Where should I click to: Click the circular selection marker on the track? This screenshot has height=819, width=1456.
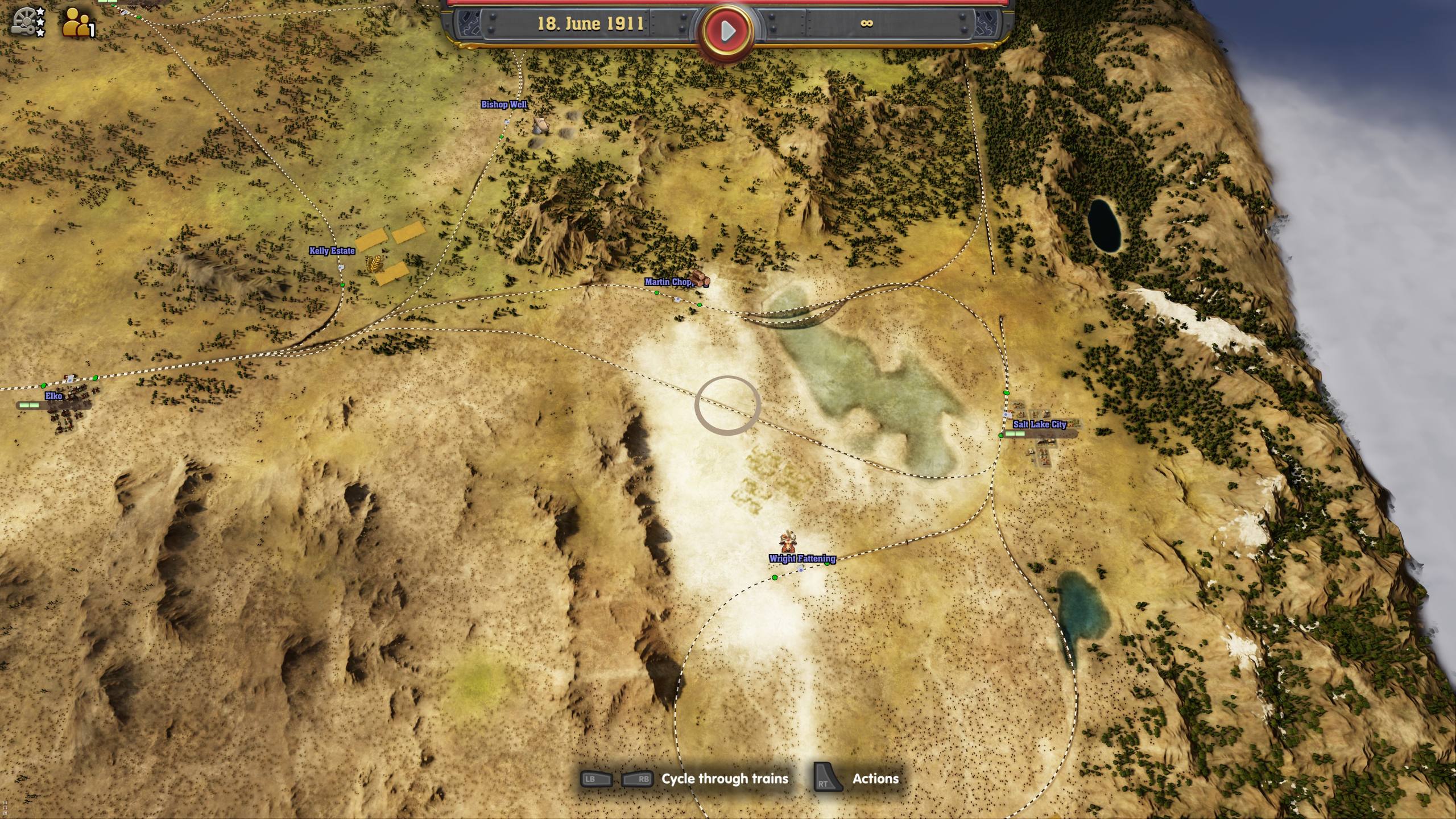coord(726,404)
